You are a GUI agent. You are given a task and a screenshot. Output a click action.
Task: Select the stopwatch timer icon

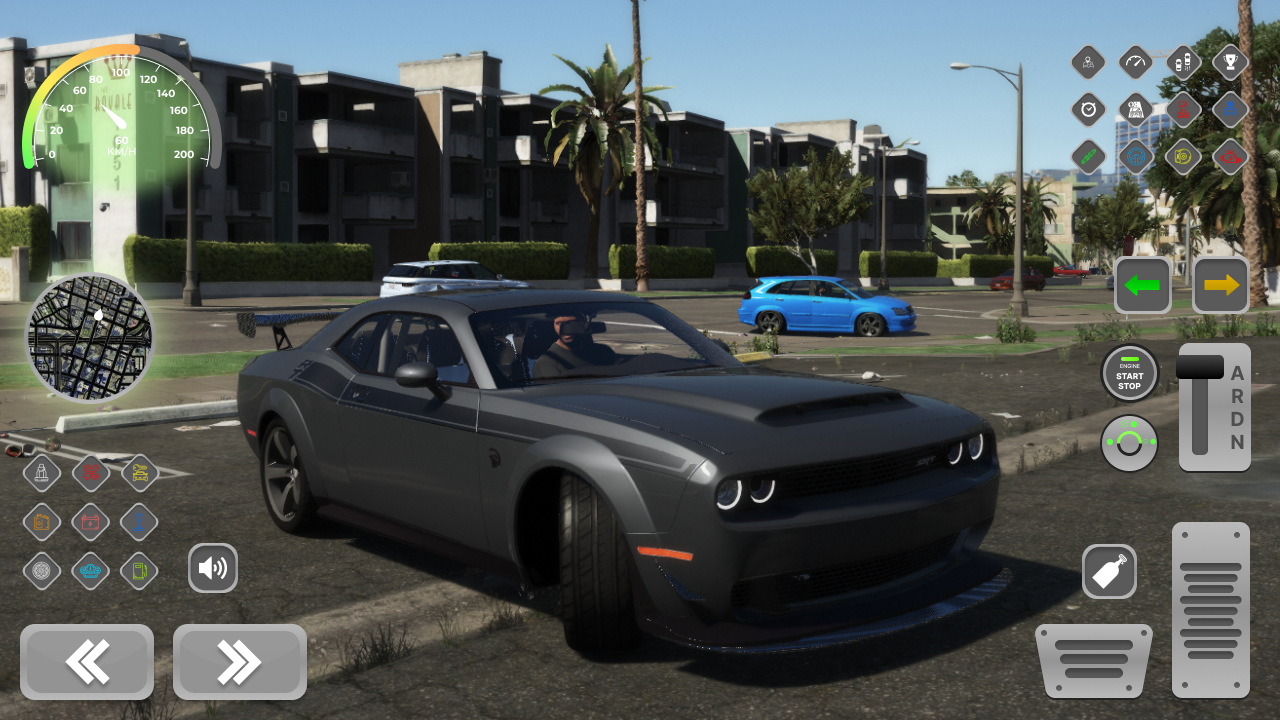[1088, 110]
